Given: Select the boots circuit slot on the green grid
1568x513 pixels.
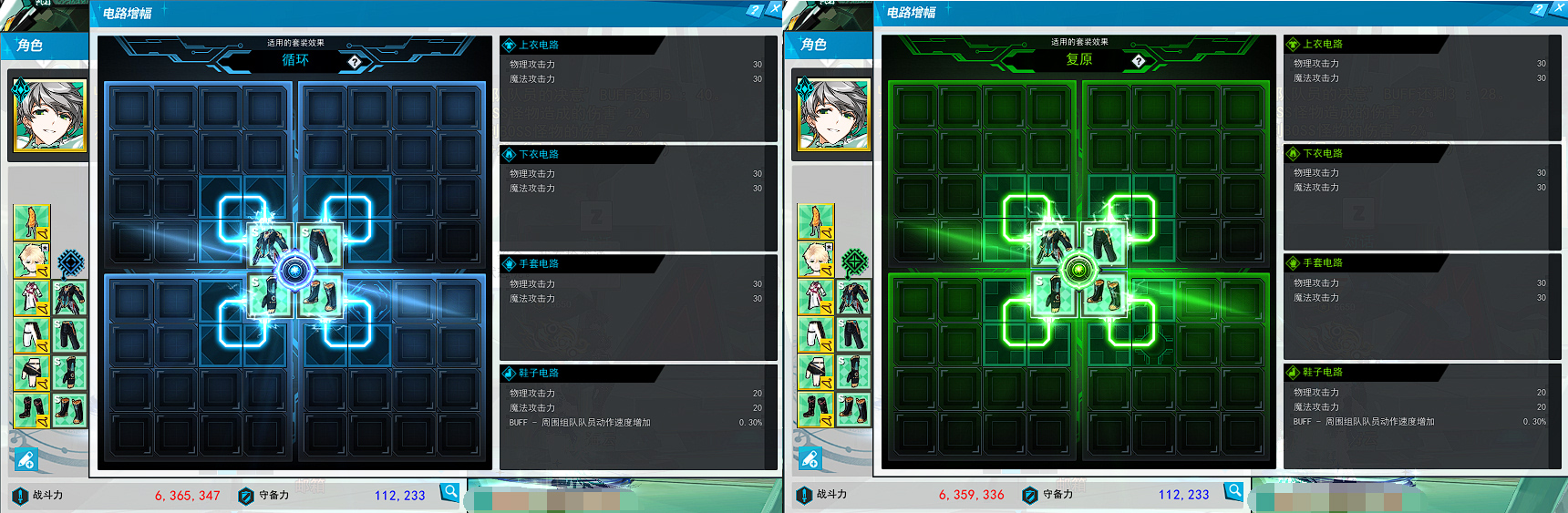Looking at the screenshot, I should point(1104,294).
